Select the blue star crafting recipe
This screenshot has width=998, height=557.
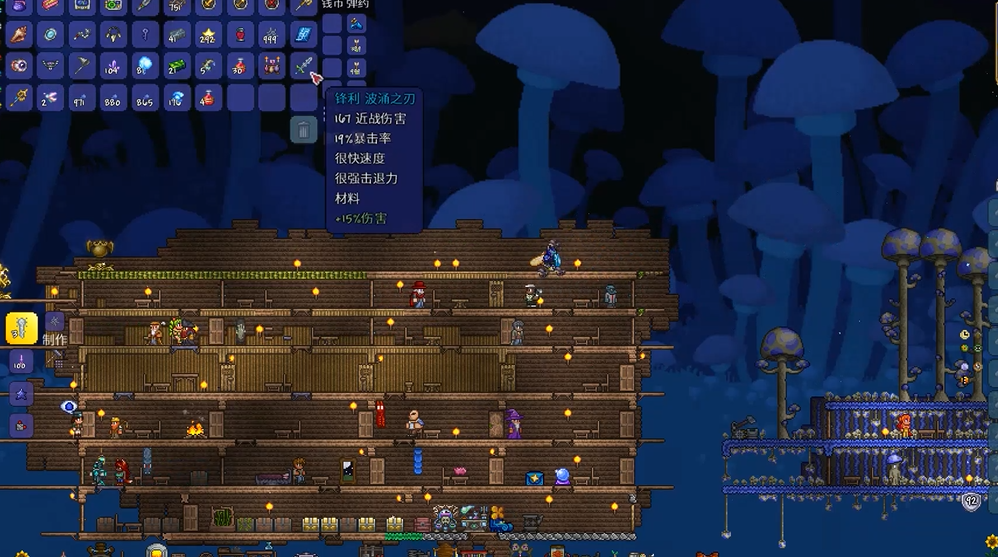[x=21, y=394]
